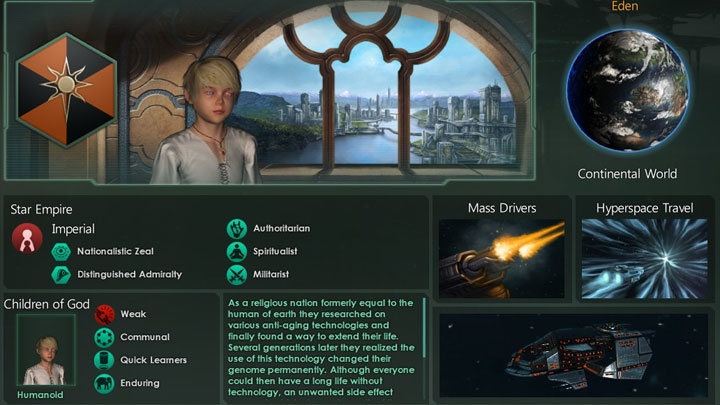Select the Distinguished Admiralty civic
720x405 pixels.
tap(60, 273)
